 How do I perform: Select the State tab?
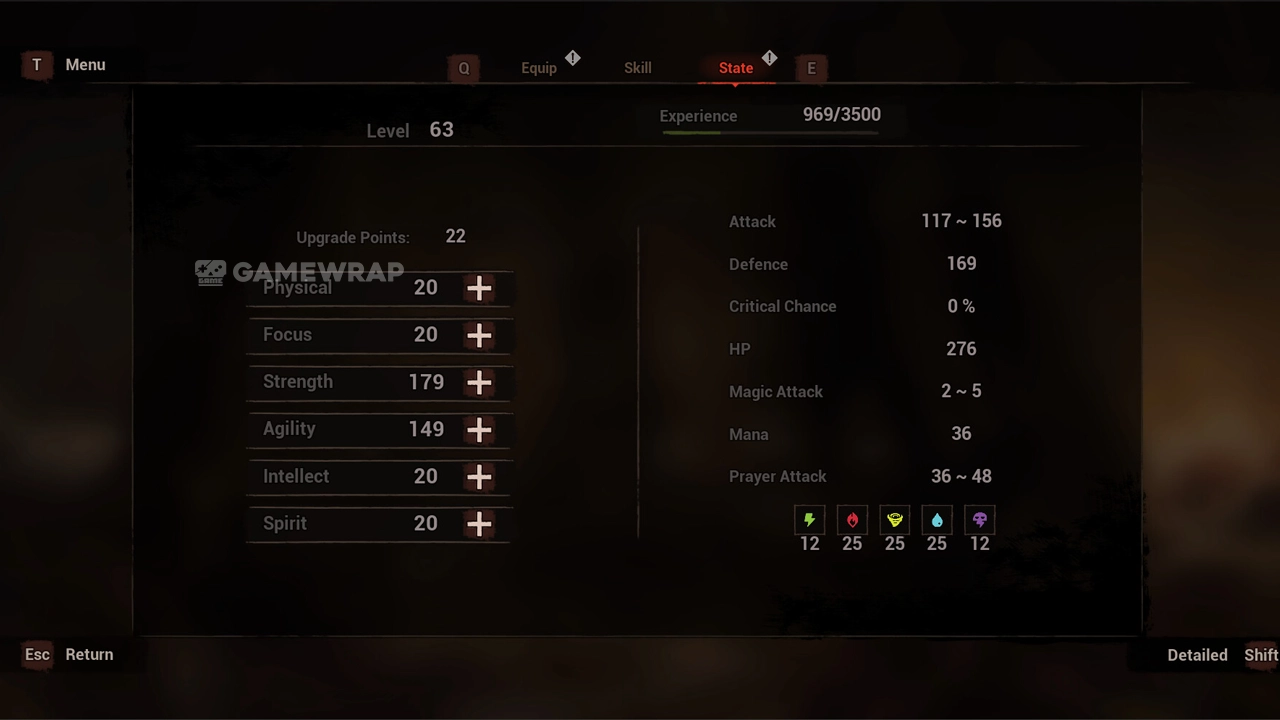736,68
